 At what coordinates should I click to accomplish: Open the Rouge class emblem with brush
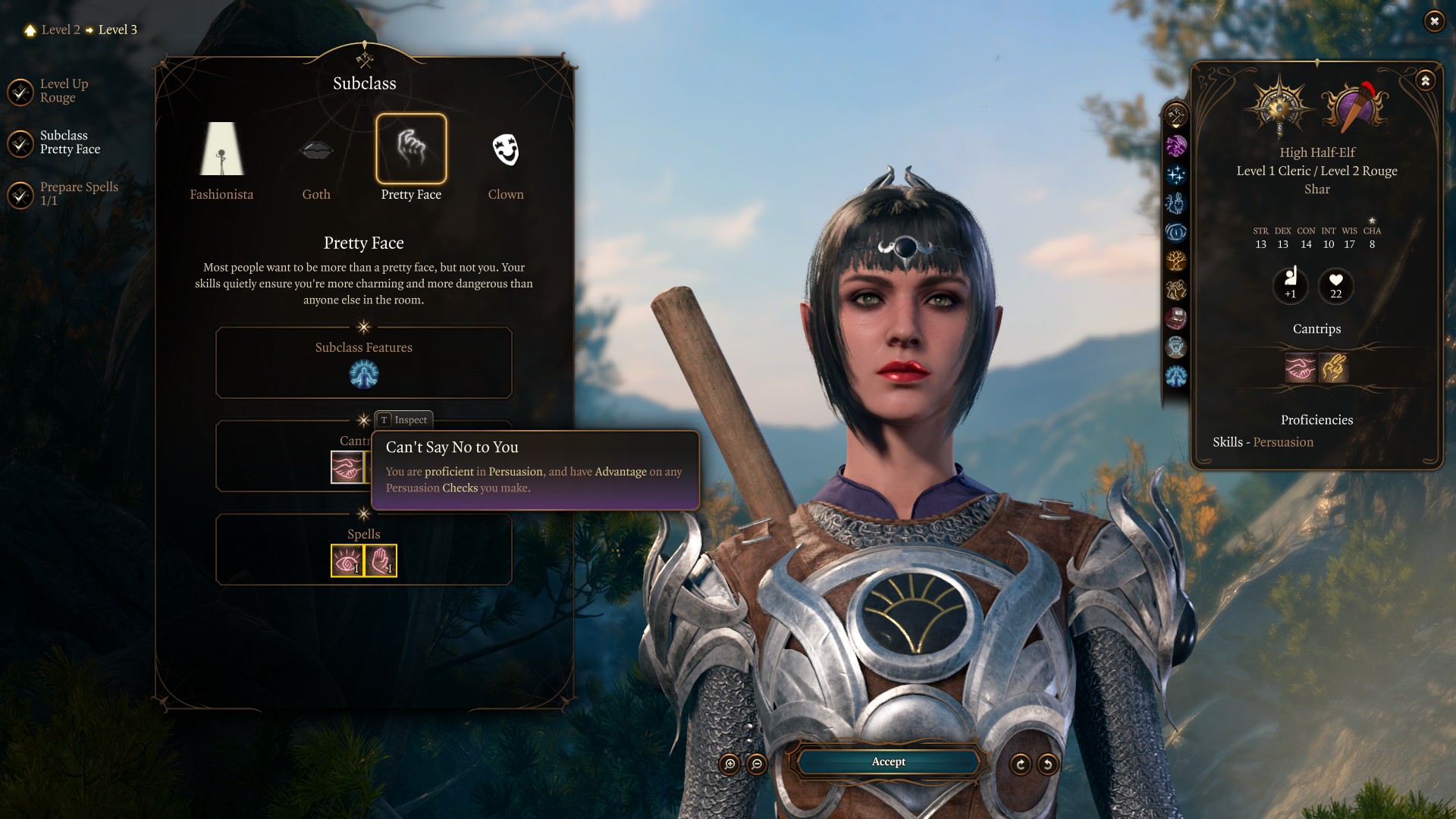point(1354,108)
